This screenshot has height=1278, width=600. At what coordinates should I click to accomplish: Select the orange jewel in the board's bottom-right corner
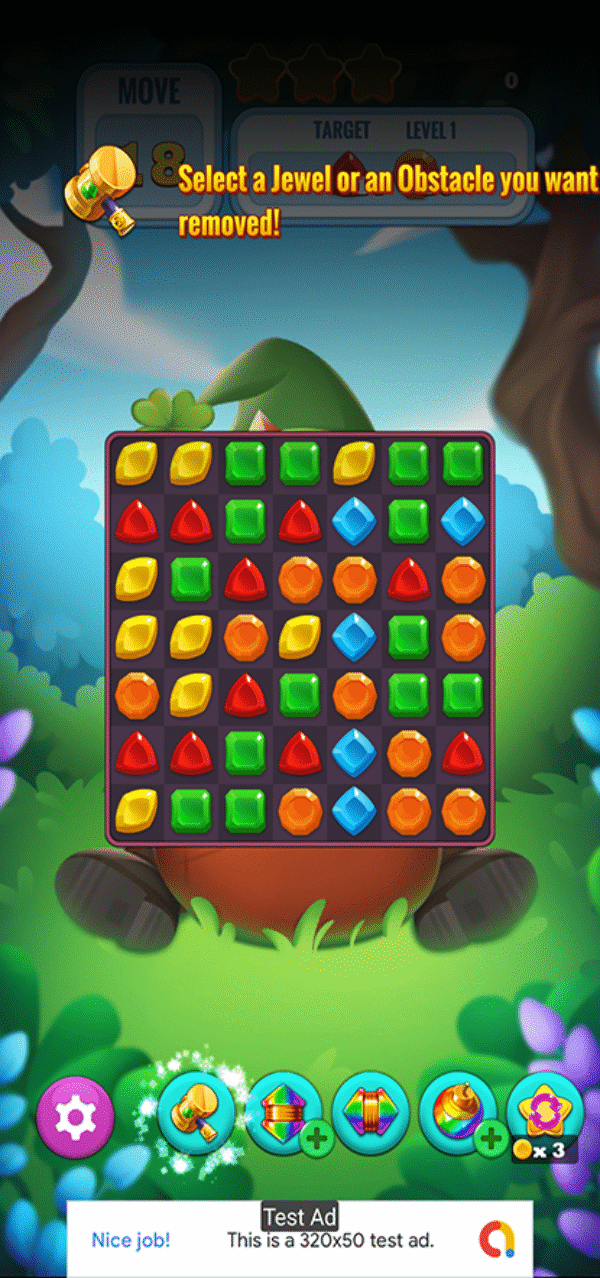[463, 810]
